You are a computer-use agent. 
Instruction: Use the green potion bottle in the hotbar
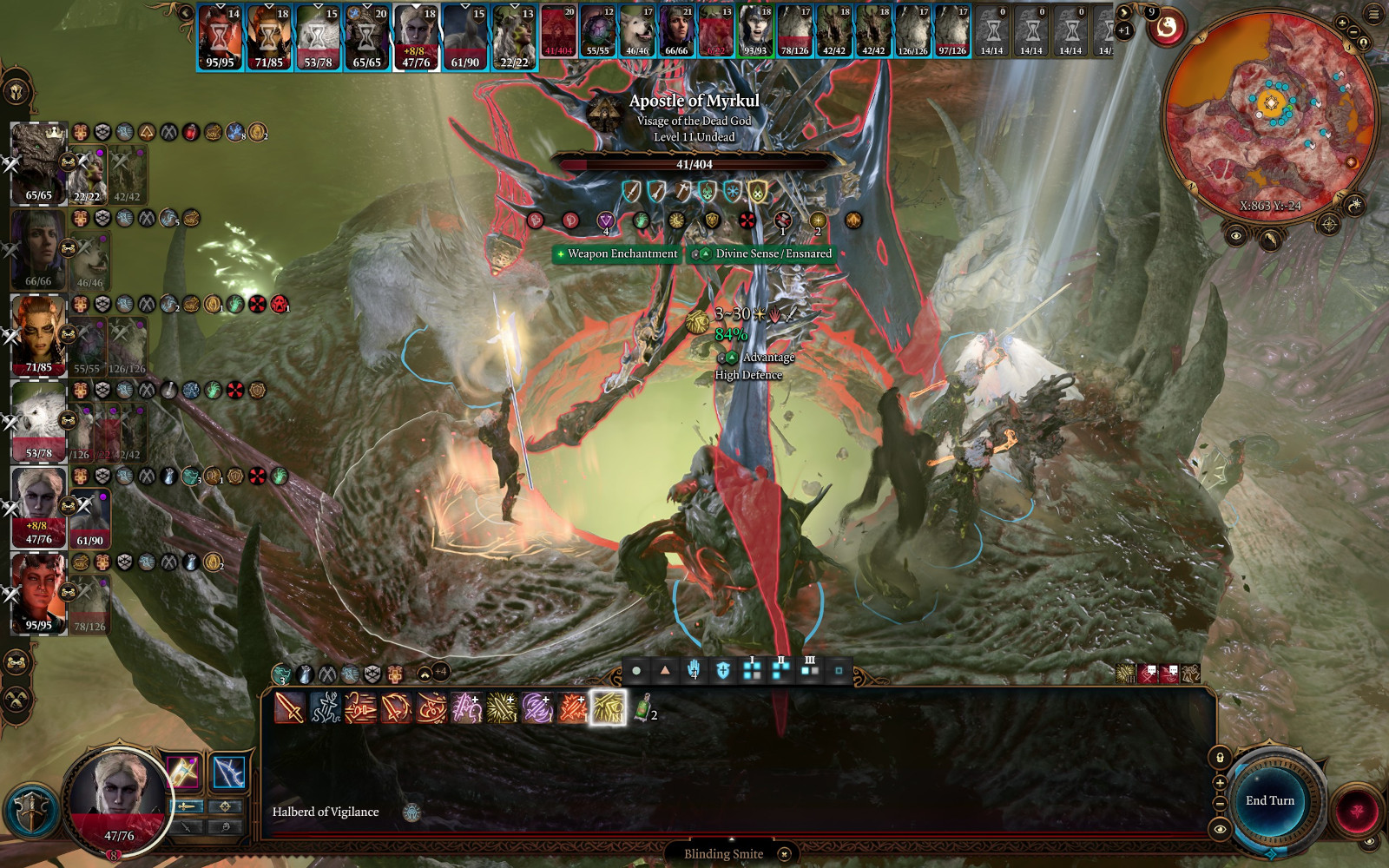point(642,708)
